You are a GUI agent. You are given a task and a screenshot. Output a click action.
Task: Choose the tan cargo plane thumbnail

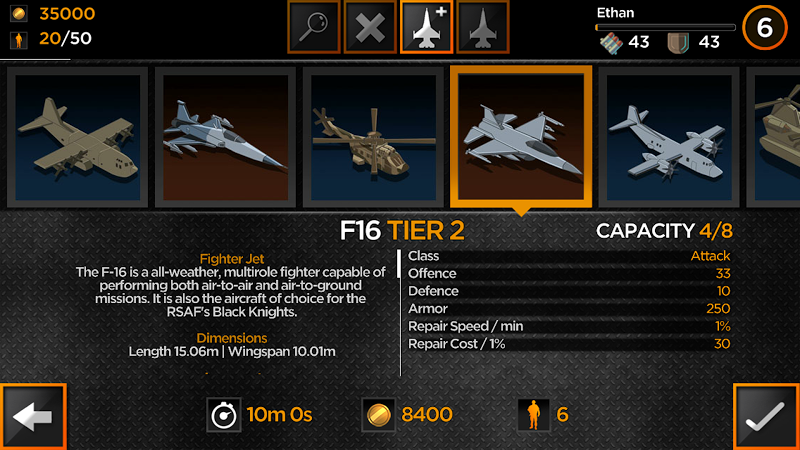78,136
